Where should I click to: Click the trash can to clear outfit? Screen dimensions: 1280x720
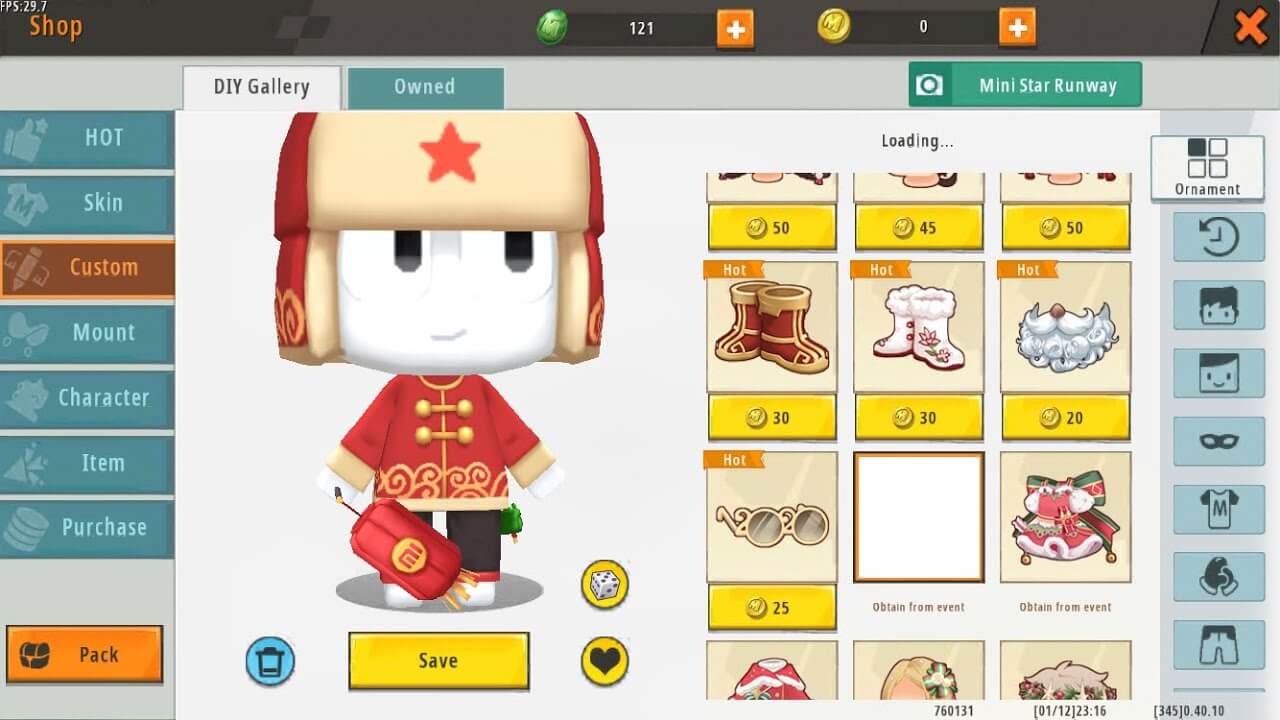coord(270,662)
